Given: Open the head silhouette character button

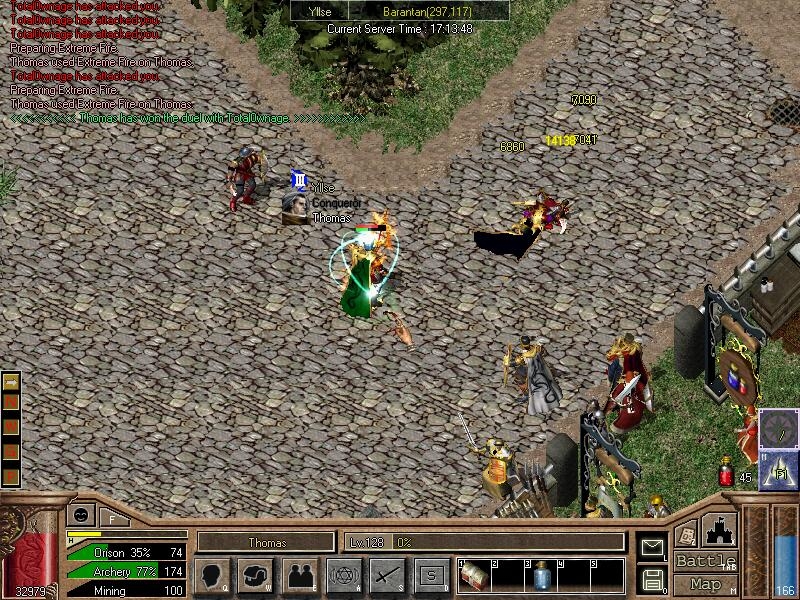Looking at the screenshot, I should [x=213, y=575].
